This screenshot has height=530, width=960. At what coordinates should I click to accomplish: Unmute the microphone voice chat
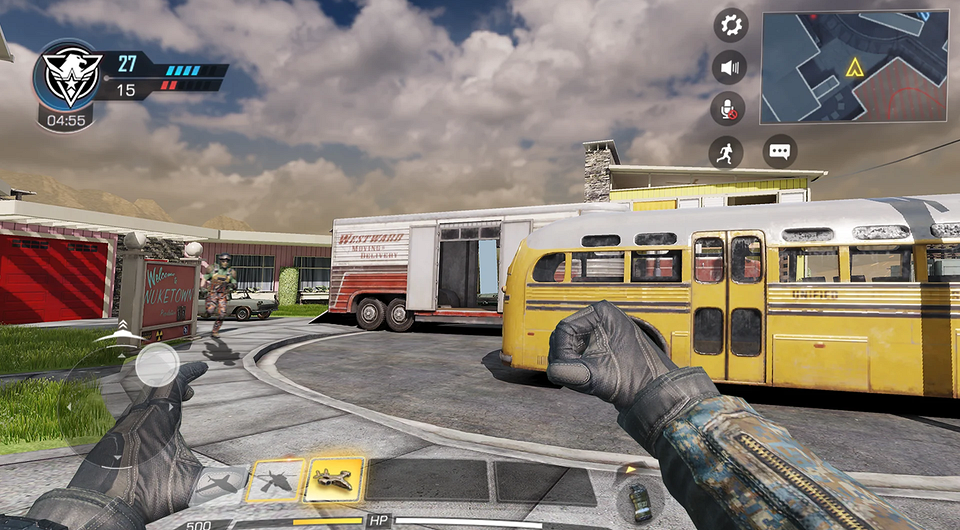pos(729,110)
